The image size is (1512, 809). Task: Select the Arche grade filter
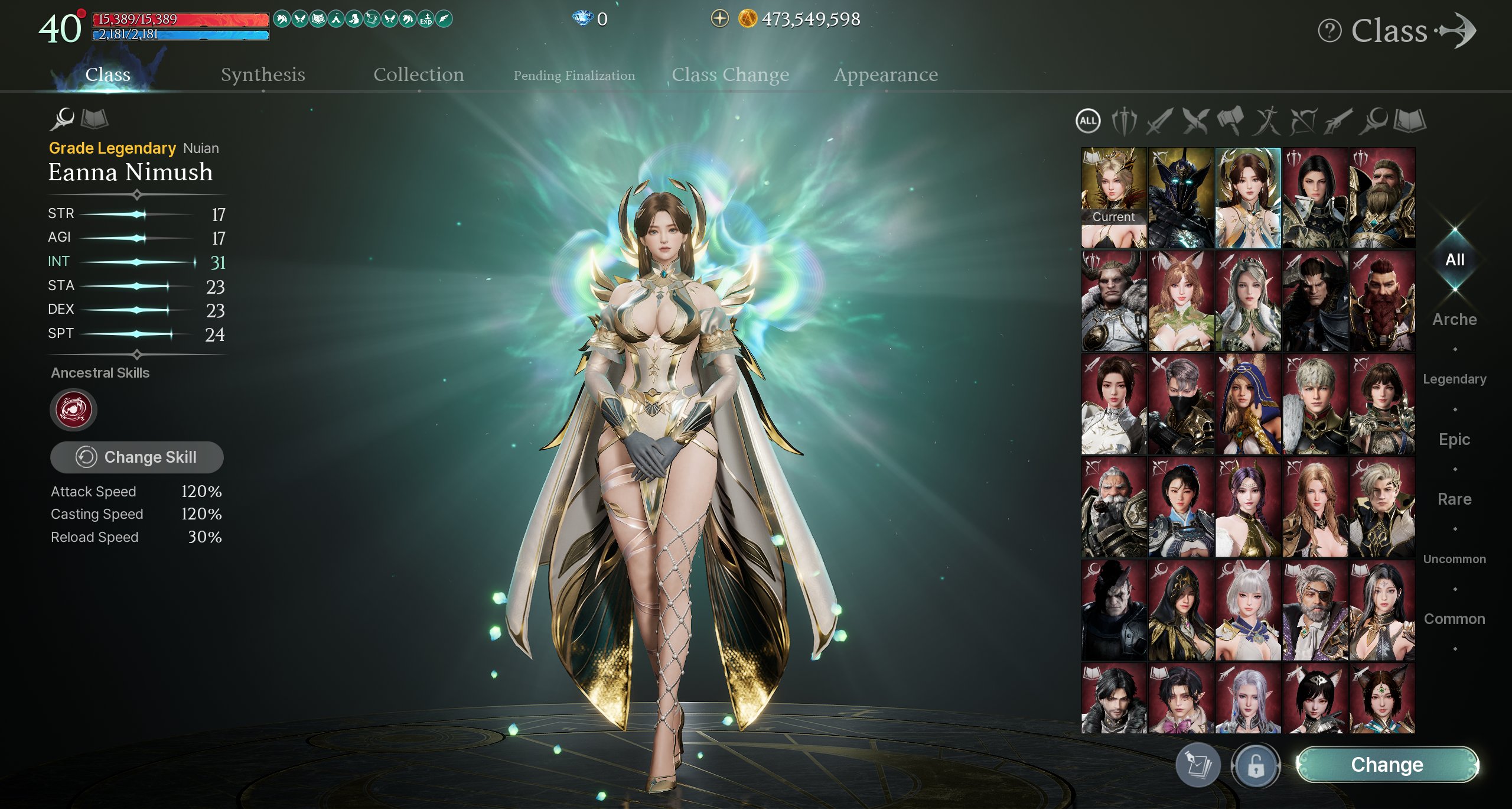(x=1454, y=319)
